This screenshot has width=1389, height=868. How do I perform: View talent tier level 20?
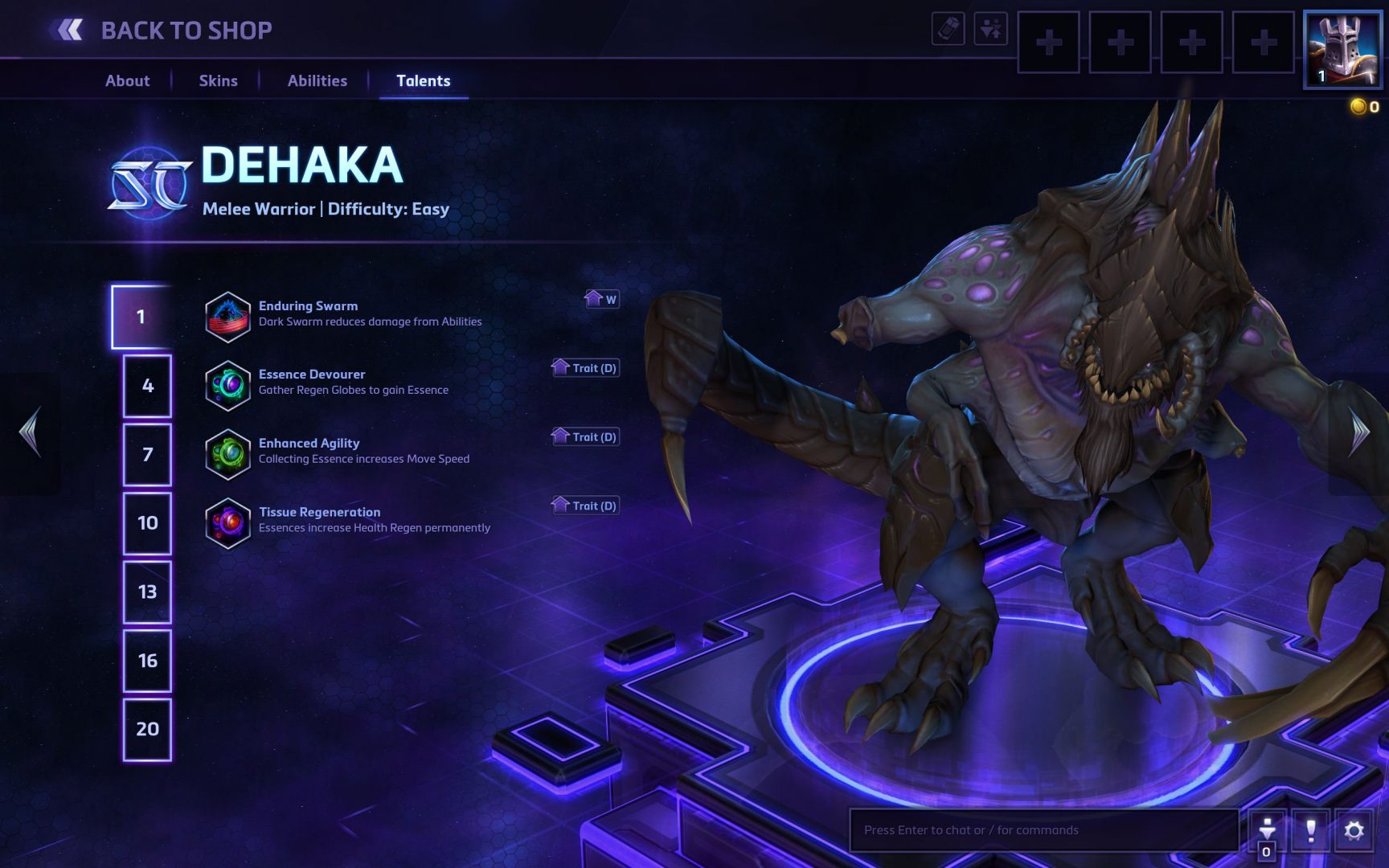(147, 729)
